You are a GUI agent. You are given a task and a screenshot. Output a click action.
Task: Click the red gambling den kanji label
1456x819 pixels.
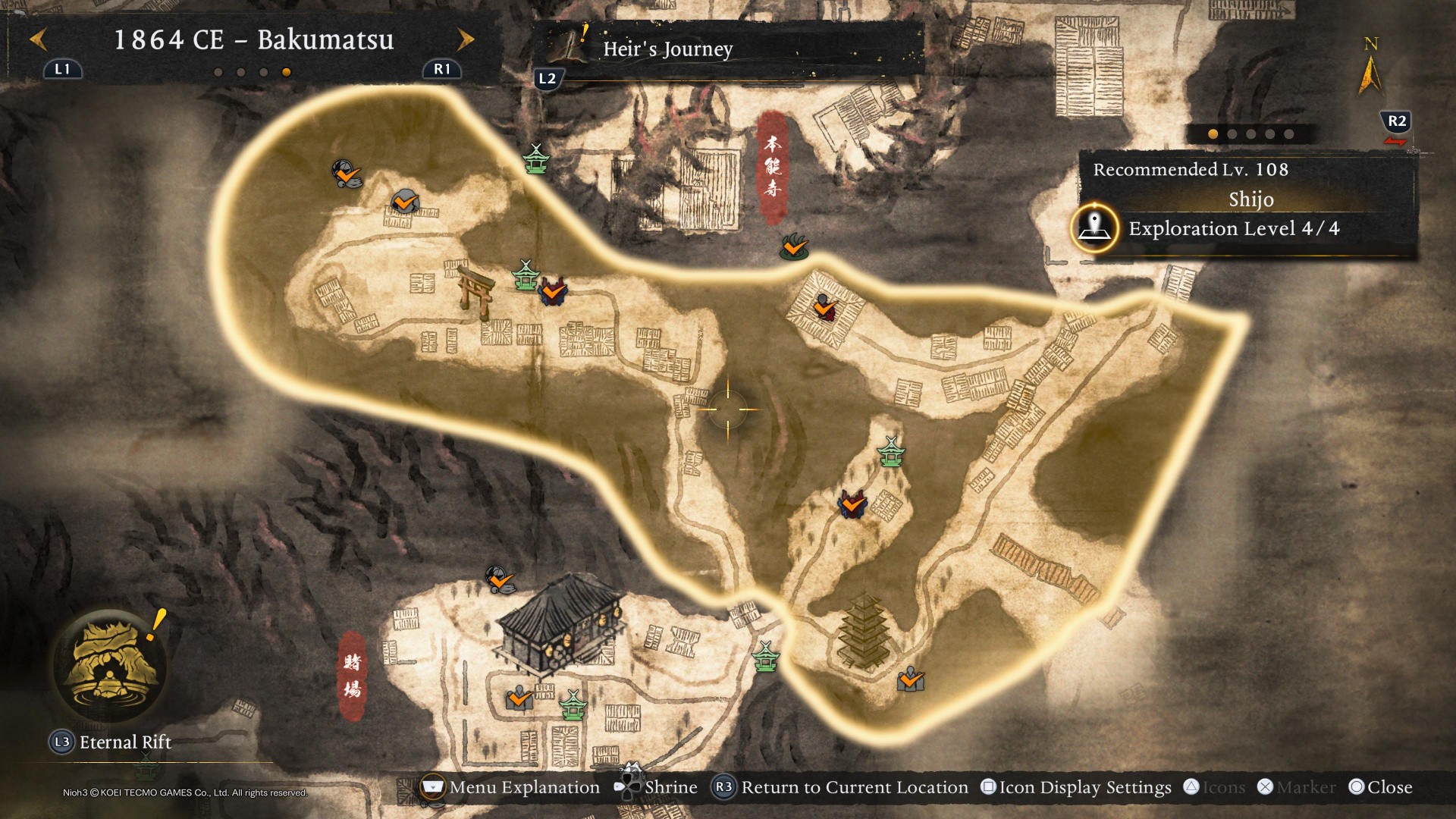pos(352,675)
